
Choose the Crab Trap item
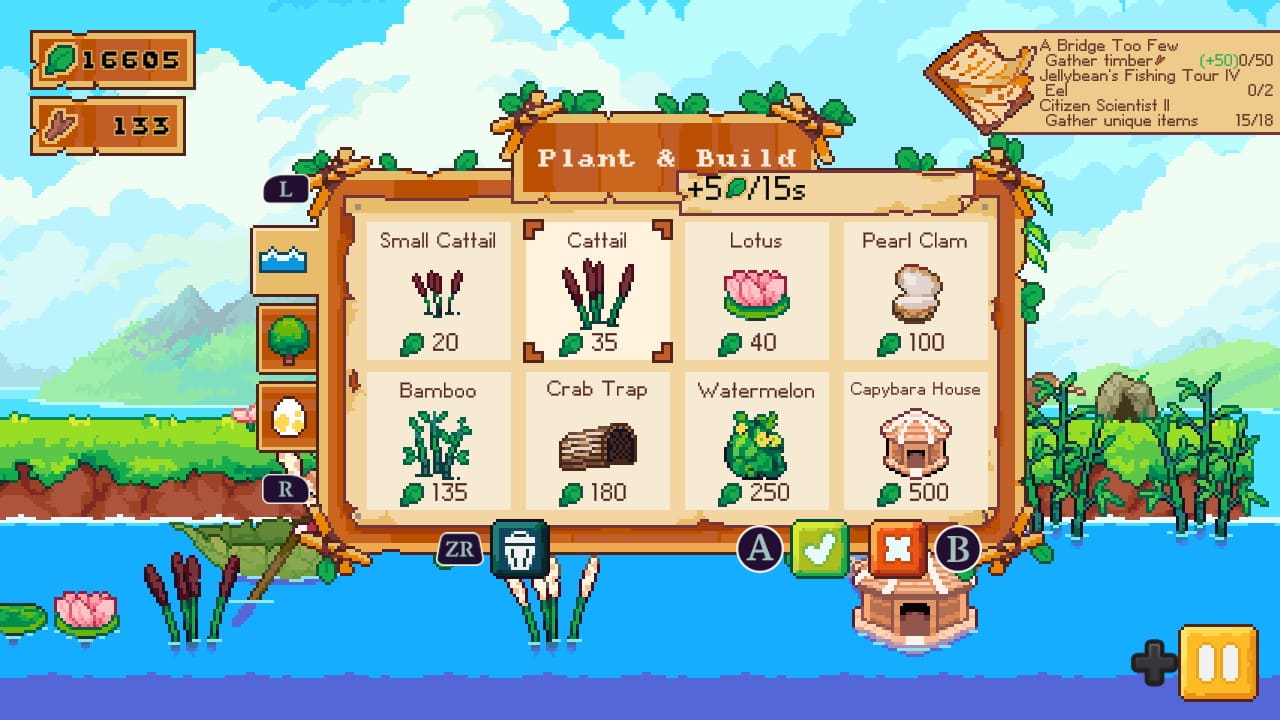[x=597, y=440]
